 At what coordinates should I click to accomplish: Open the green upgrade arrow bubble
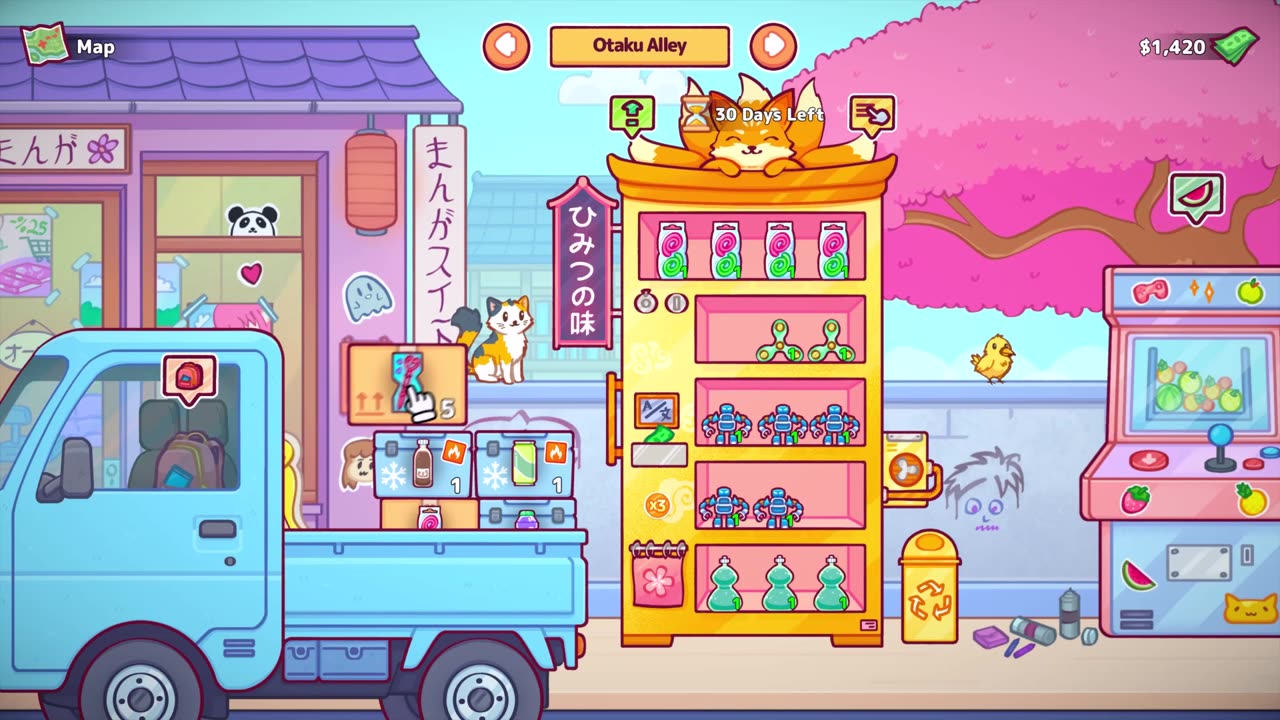coord(632,115)
